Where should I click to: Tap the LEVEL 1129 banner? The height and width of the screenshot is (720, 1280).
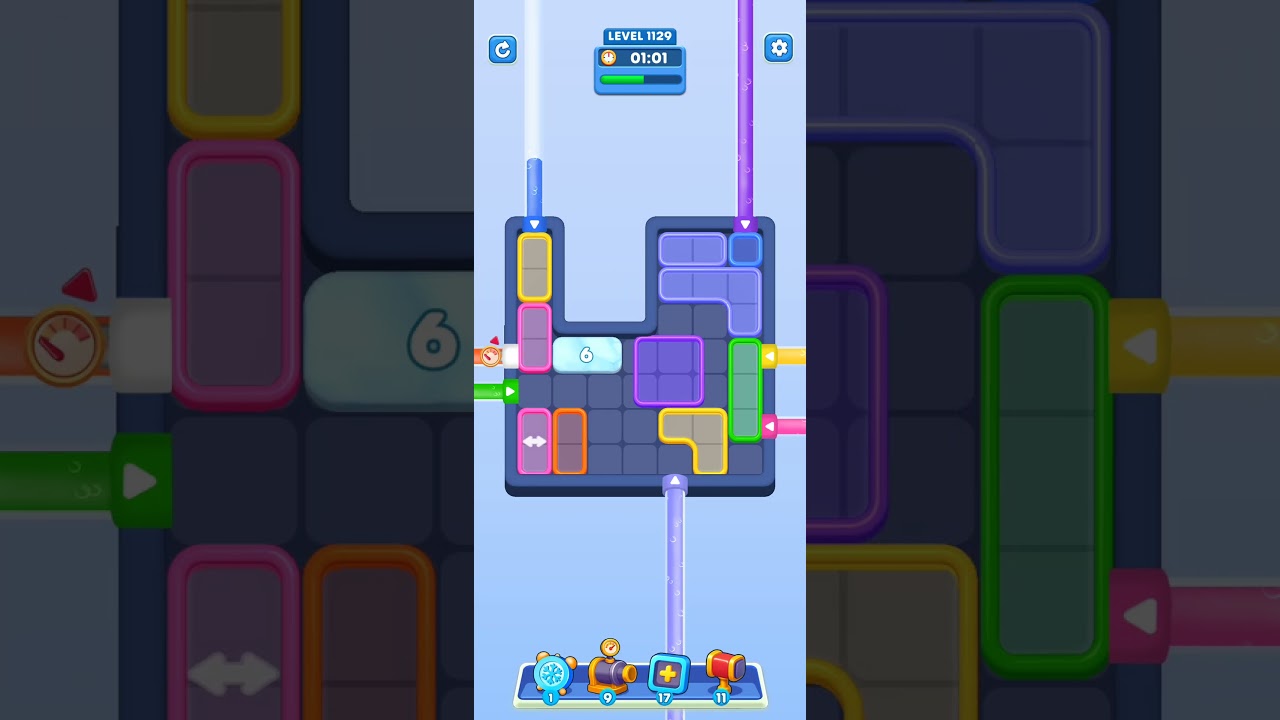coord(640,36)
